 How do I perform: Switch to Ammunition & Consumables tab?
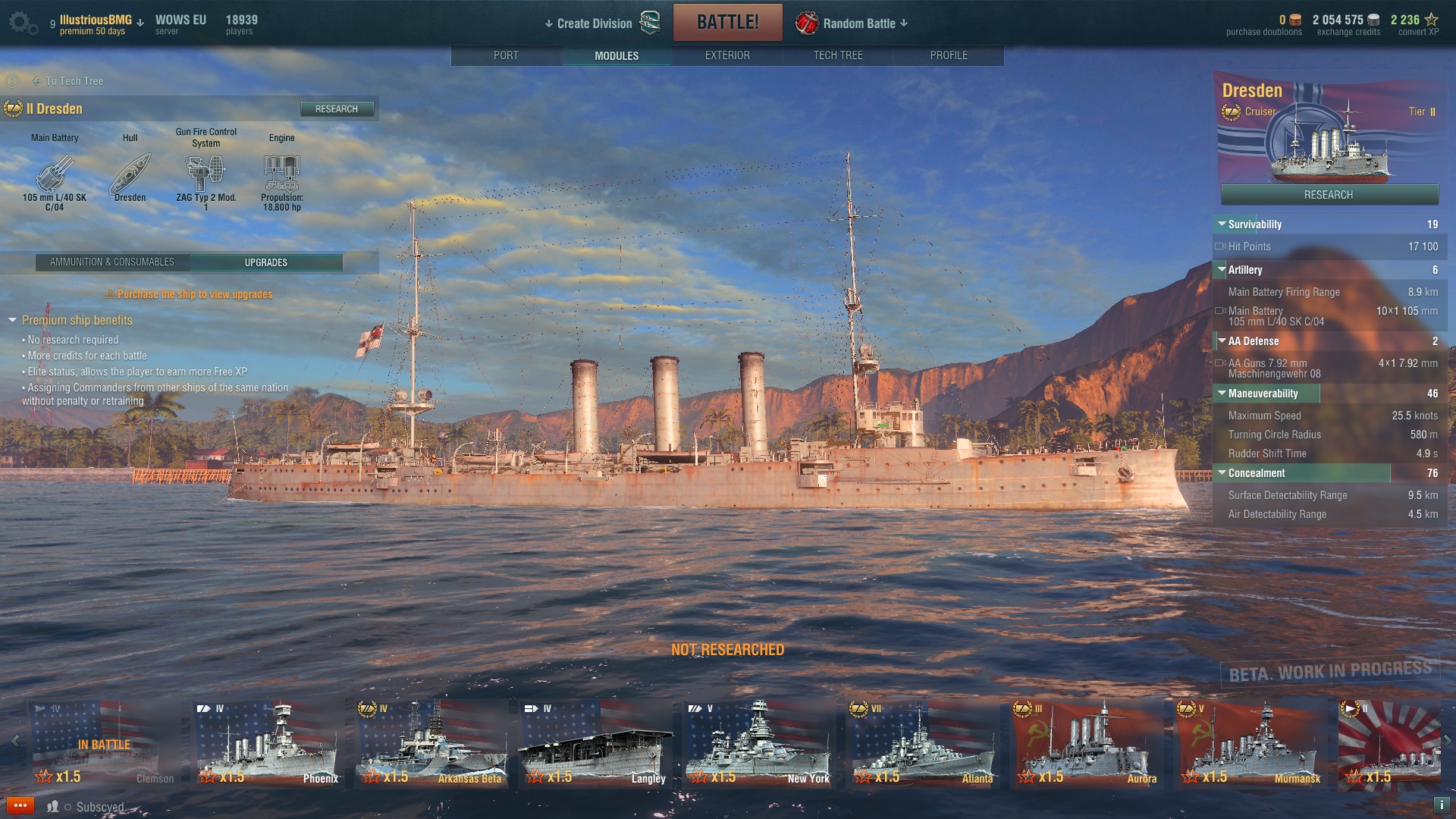112,262
